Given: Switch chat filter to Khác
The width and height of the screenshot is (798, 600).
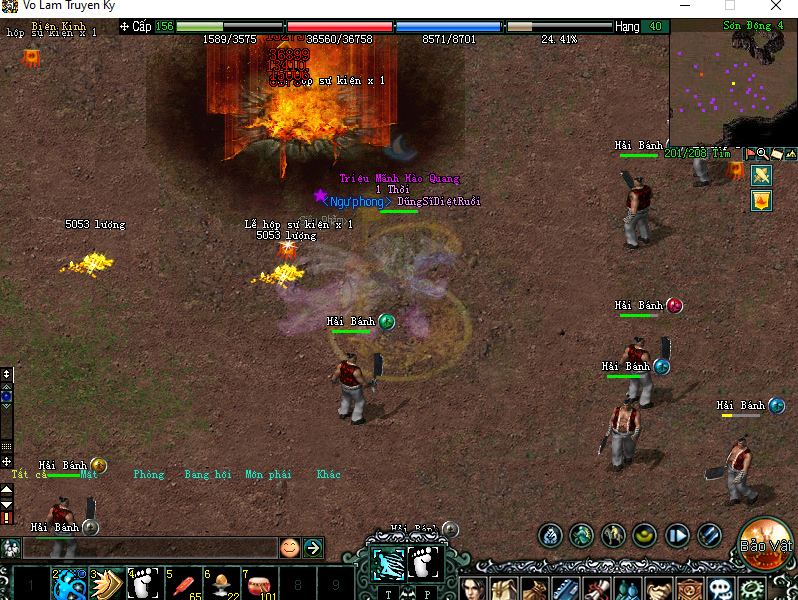Looking at the screenshot, I should 328,474.
